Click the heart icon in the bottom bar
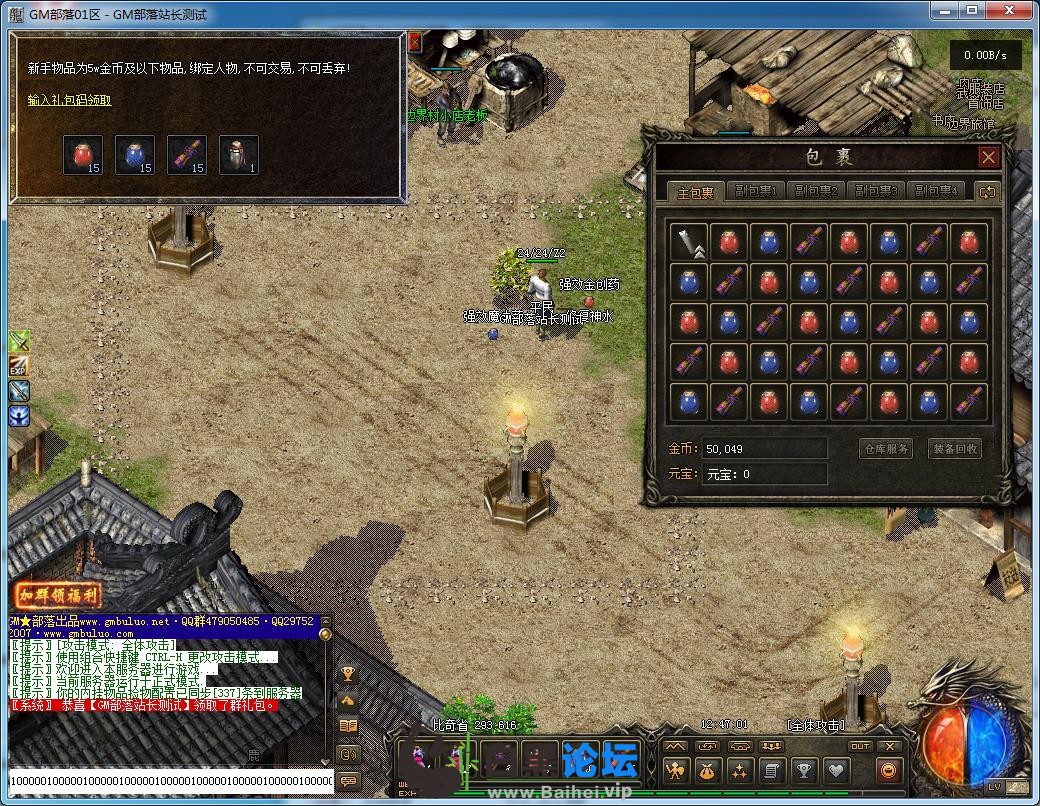The width and height of the screenshot is (1040, 806). (836, 771)
